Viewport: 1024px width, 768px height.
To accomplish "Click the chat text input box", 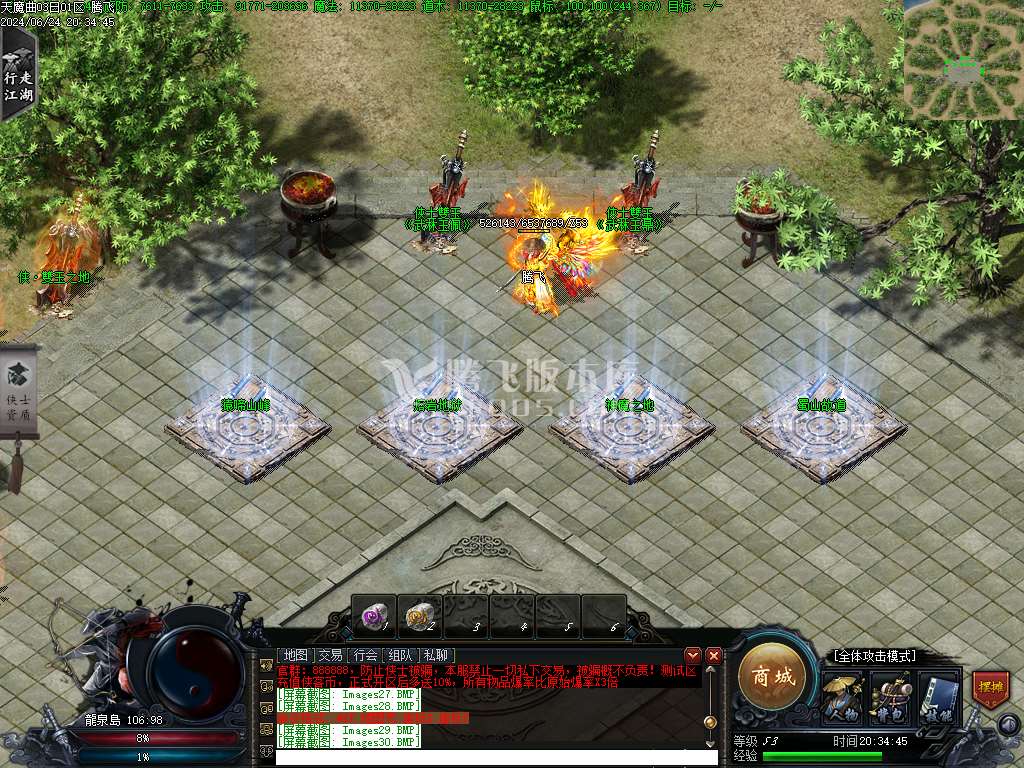I will coord(495,758).
